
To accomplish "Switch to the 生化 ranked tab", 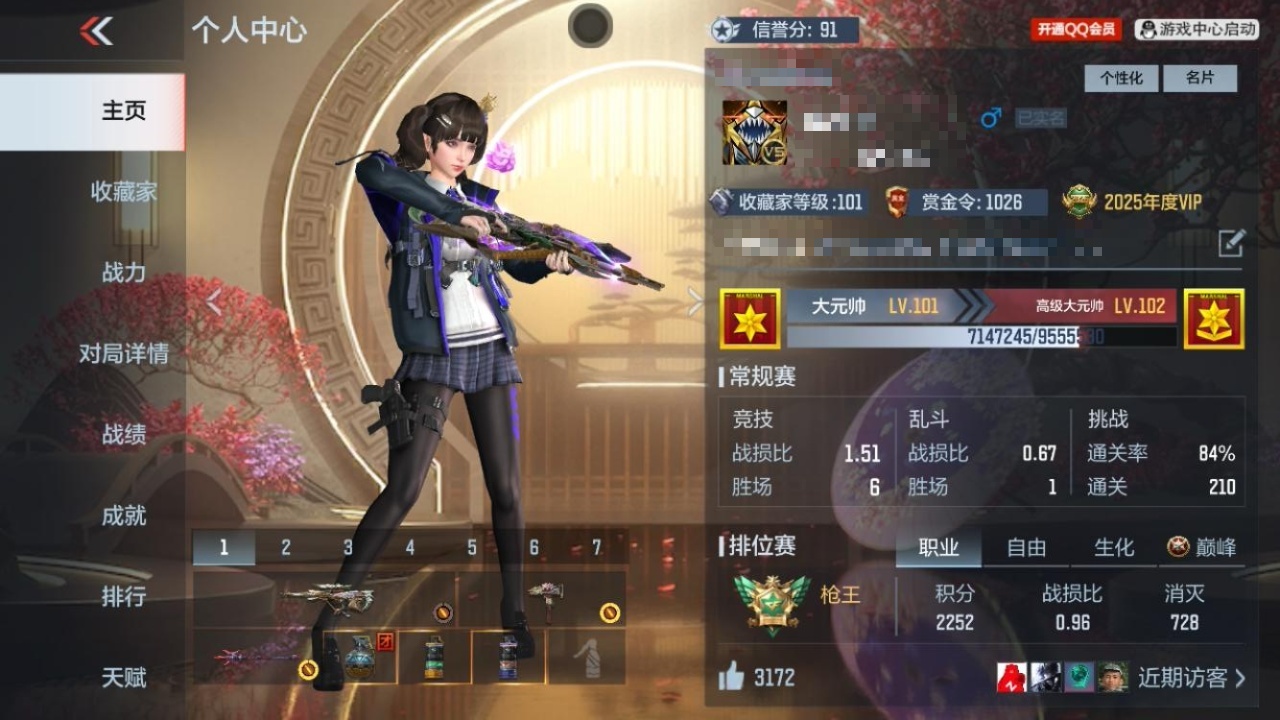I will (1113, 547).
